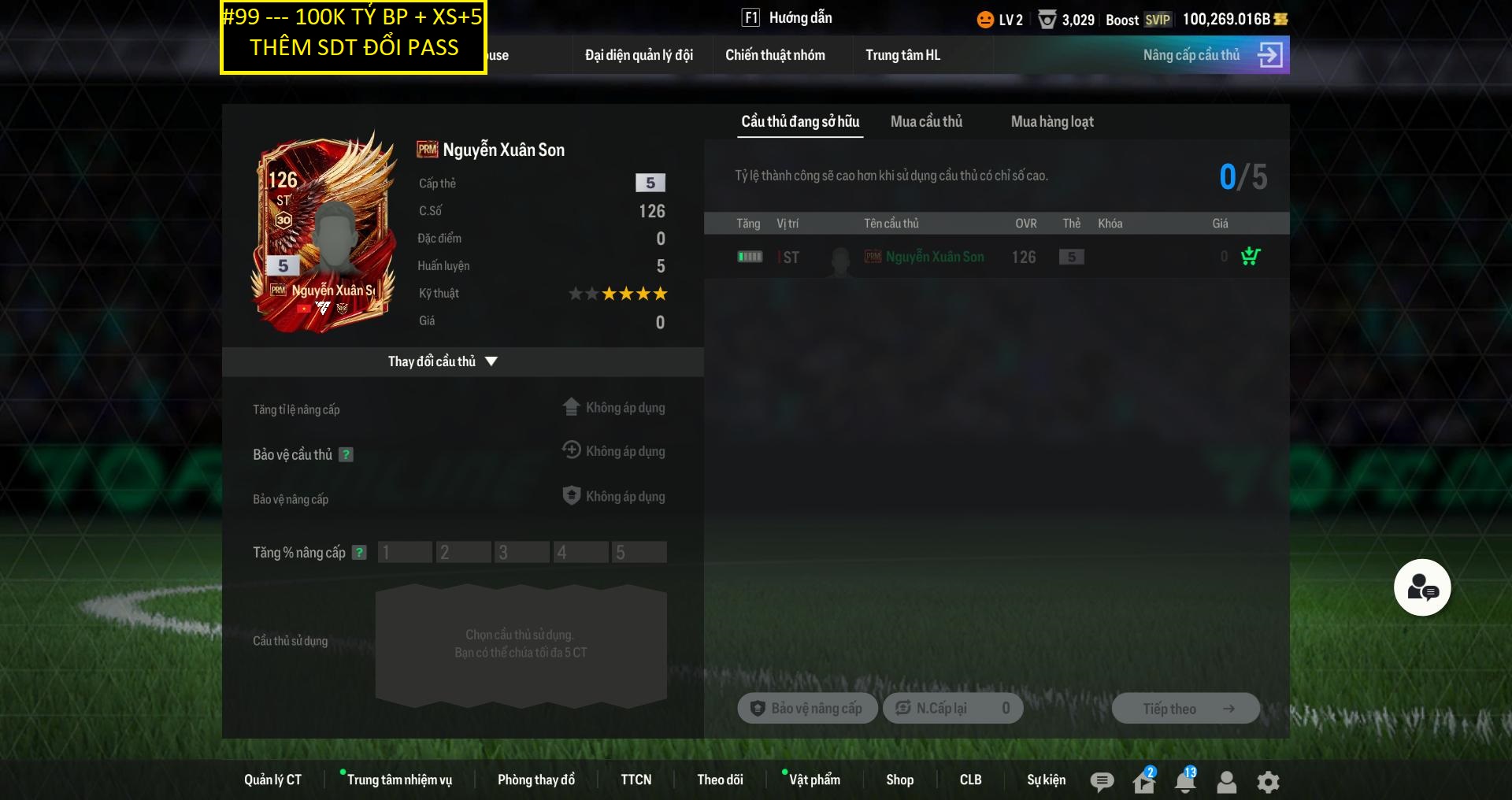The width and height of the screenshot is (1512, 800).
Task: Select Nguyễn Xuân Son row in player list
Action: point(934,257)
